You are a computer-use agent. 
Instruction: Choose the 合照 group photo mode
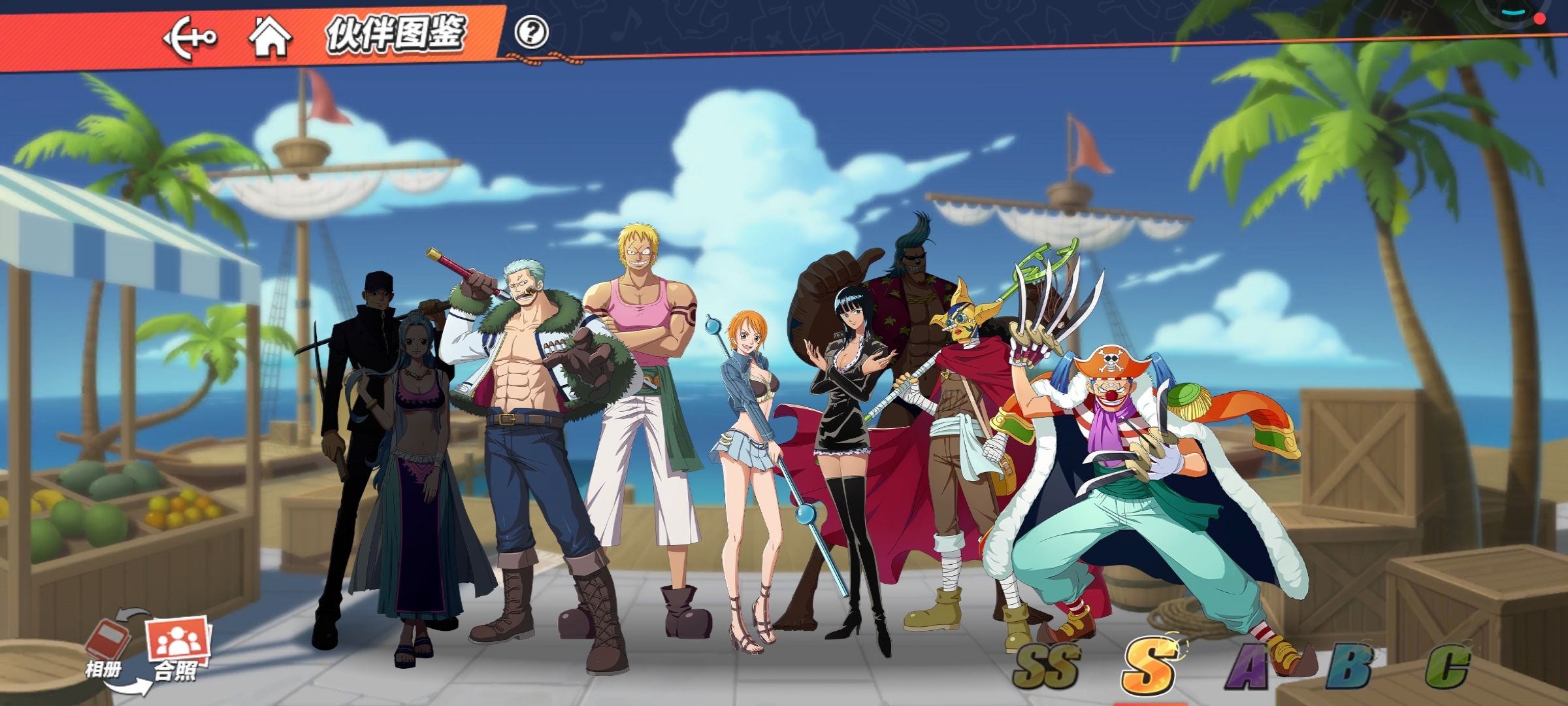pos(177,648)
